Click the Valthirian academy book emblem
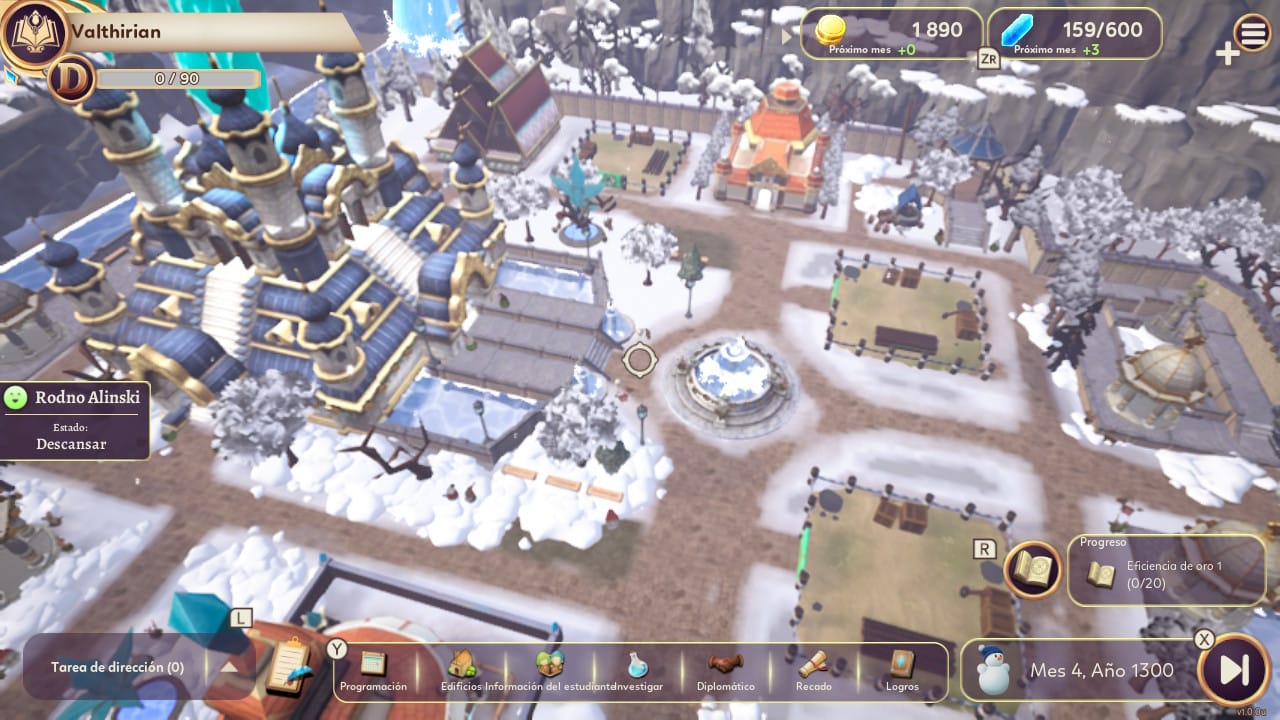This screenshot has width=1280, height=720. [33, 33]
